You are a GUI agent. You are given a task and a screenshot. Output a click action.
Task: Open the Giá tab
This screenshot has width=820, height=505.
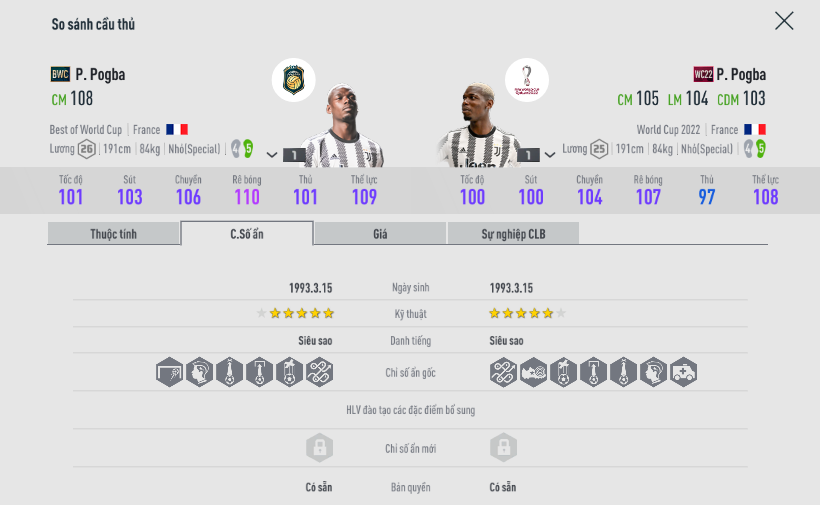coord(380,234)
